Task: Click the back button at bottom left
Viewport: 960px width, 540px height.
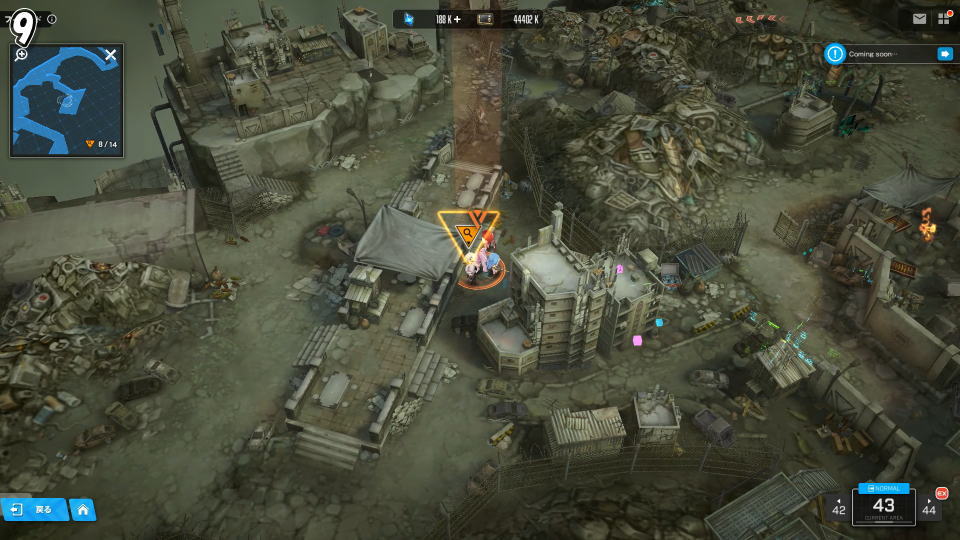Action: (x=34, y=509)
